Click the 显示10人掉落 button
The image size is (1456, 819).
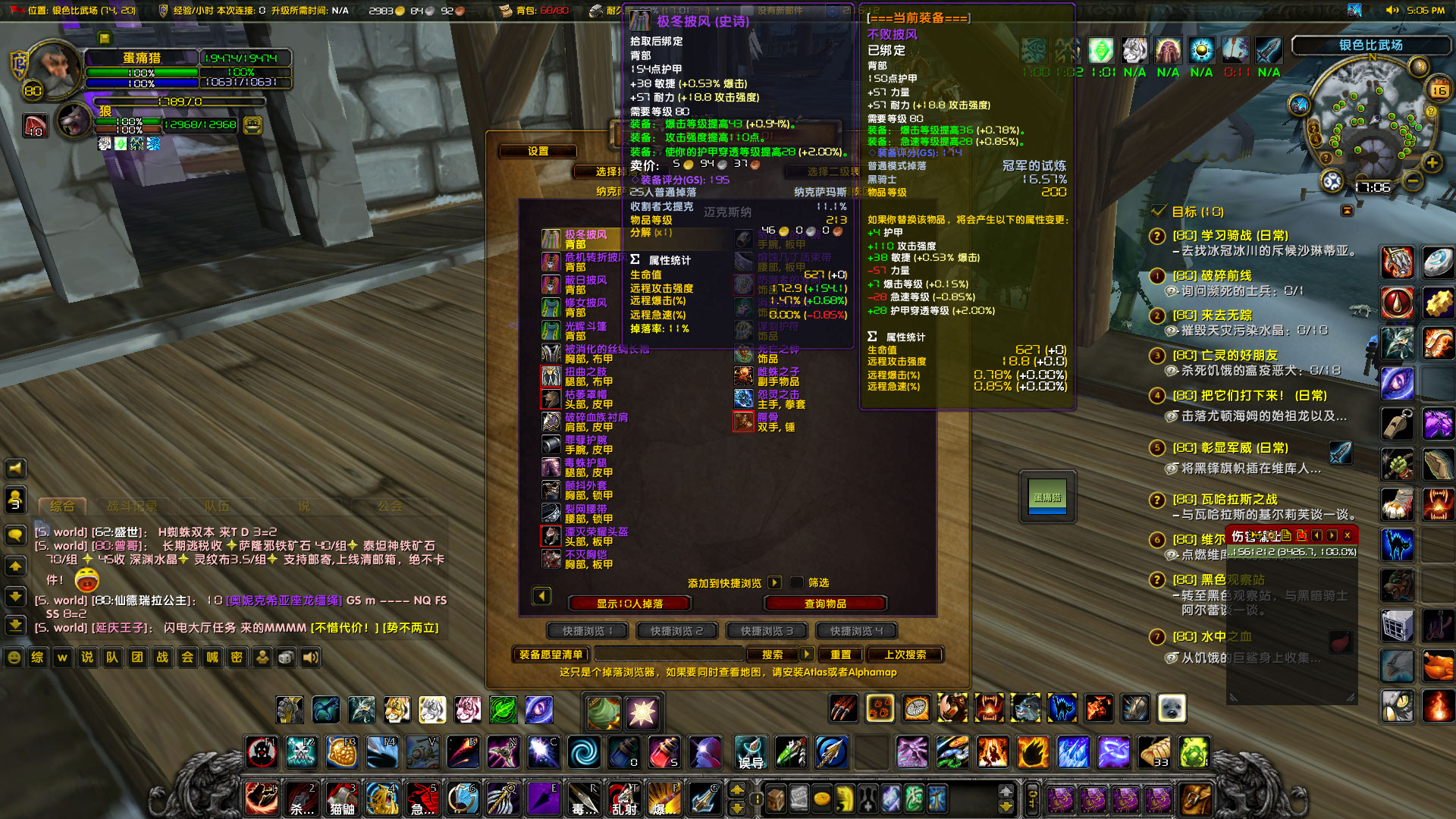629,604
